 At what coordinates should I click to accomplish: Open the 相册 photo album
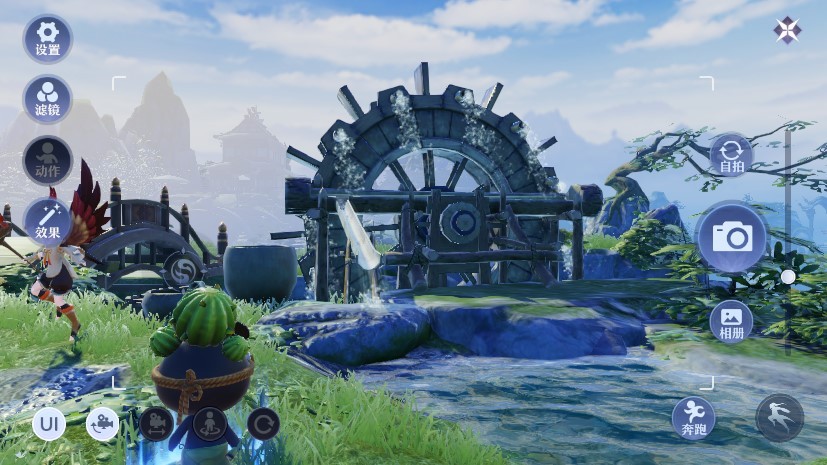click(731, 320)
